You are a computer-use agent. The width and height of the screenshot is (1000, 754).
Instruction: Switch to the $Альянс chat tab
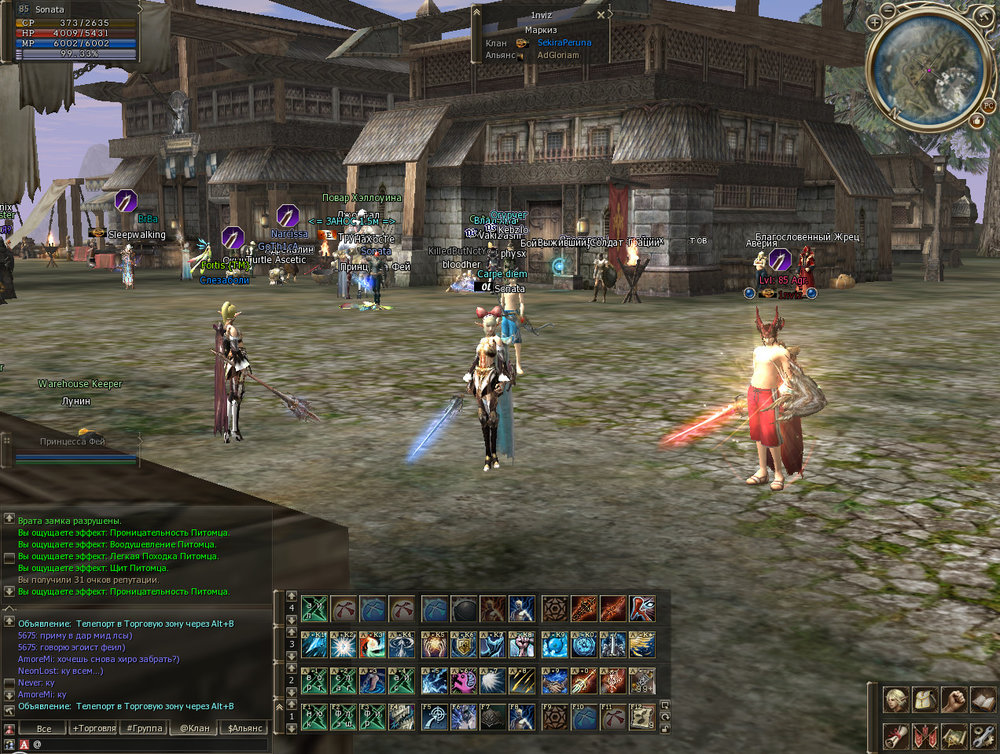coord(245,728)
